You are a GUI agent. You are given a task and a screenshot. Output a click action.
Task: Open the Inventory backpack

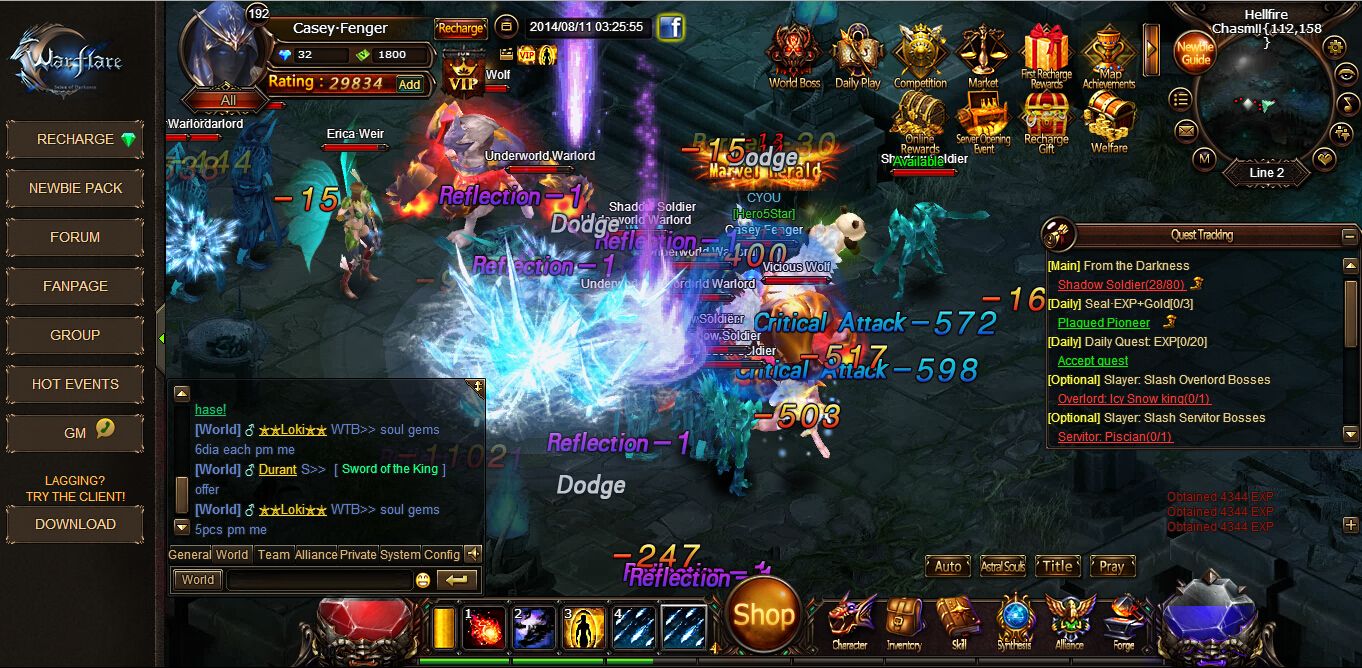(904, 620)
